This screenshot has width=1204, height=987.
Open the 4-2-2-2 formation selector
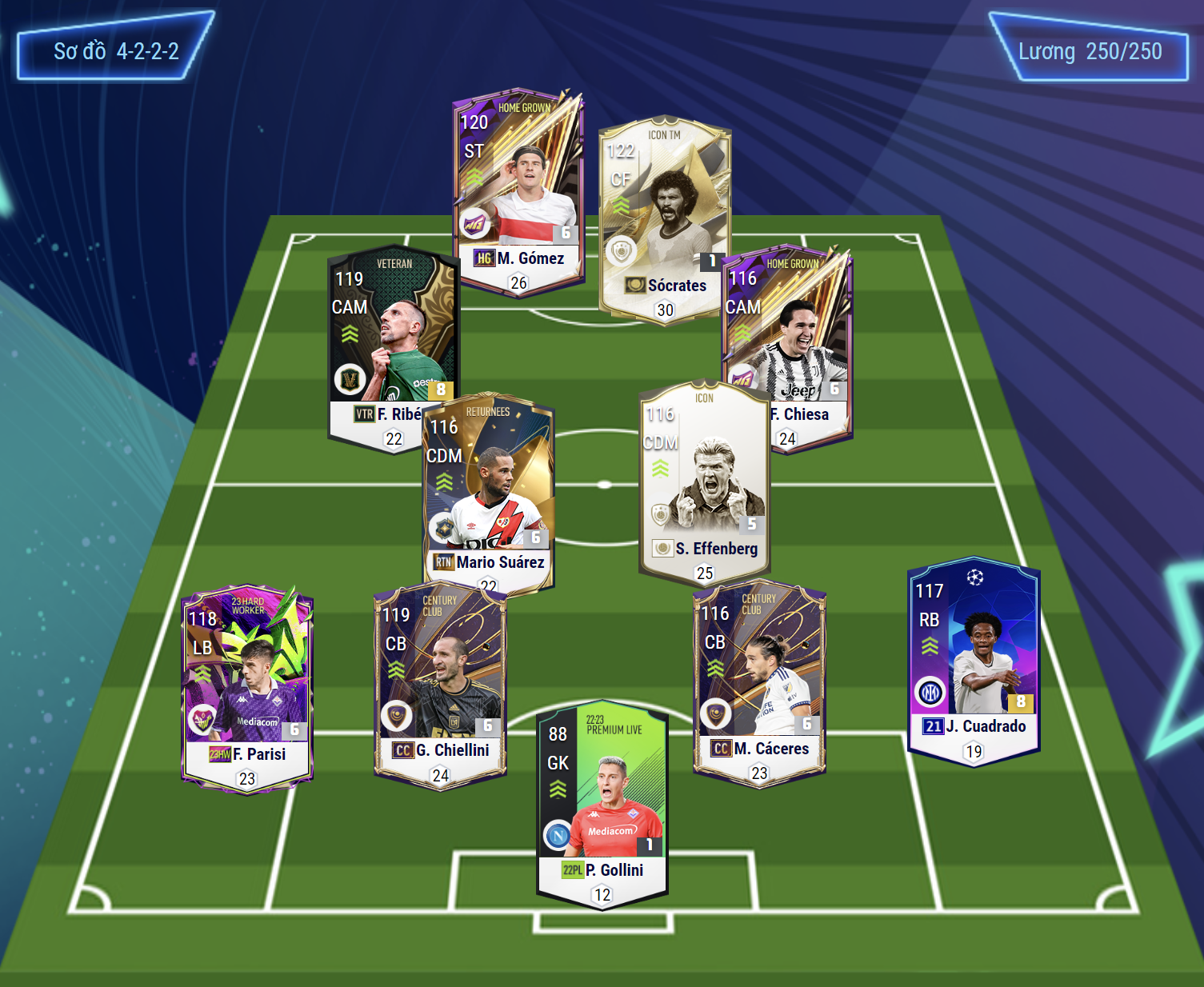115,51
